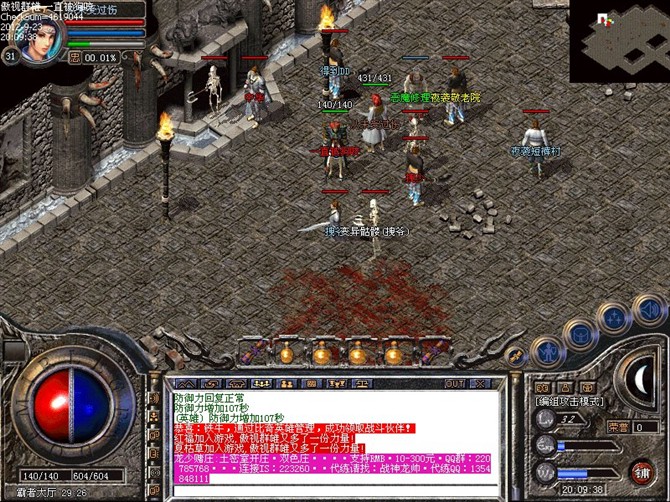Viewport: 670px width, 502px height.
Task: Open the character equipment figure button
Action: [547, 351]
